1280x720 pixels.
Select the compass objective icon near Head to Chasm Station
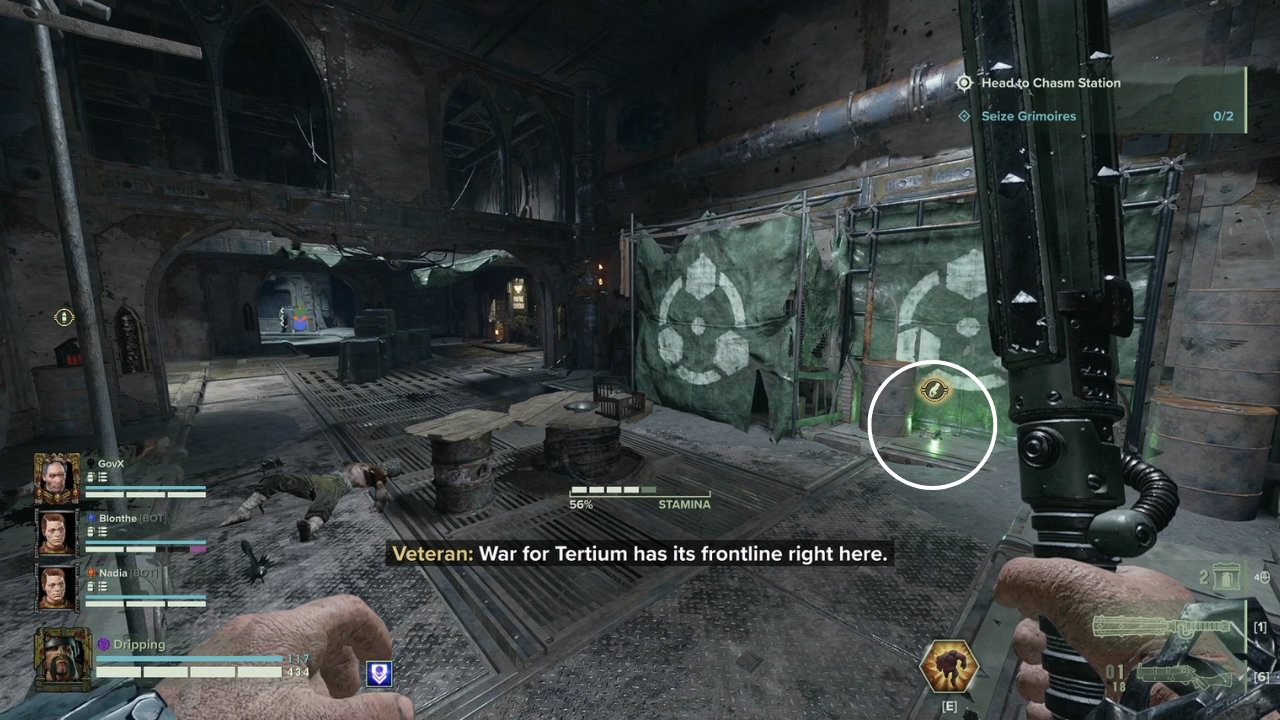[964, 83]
